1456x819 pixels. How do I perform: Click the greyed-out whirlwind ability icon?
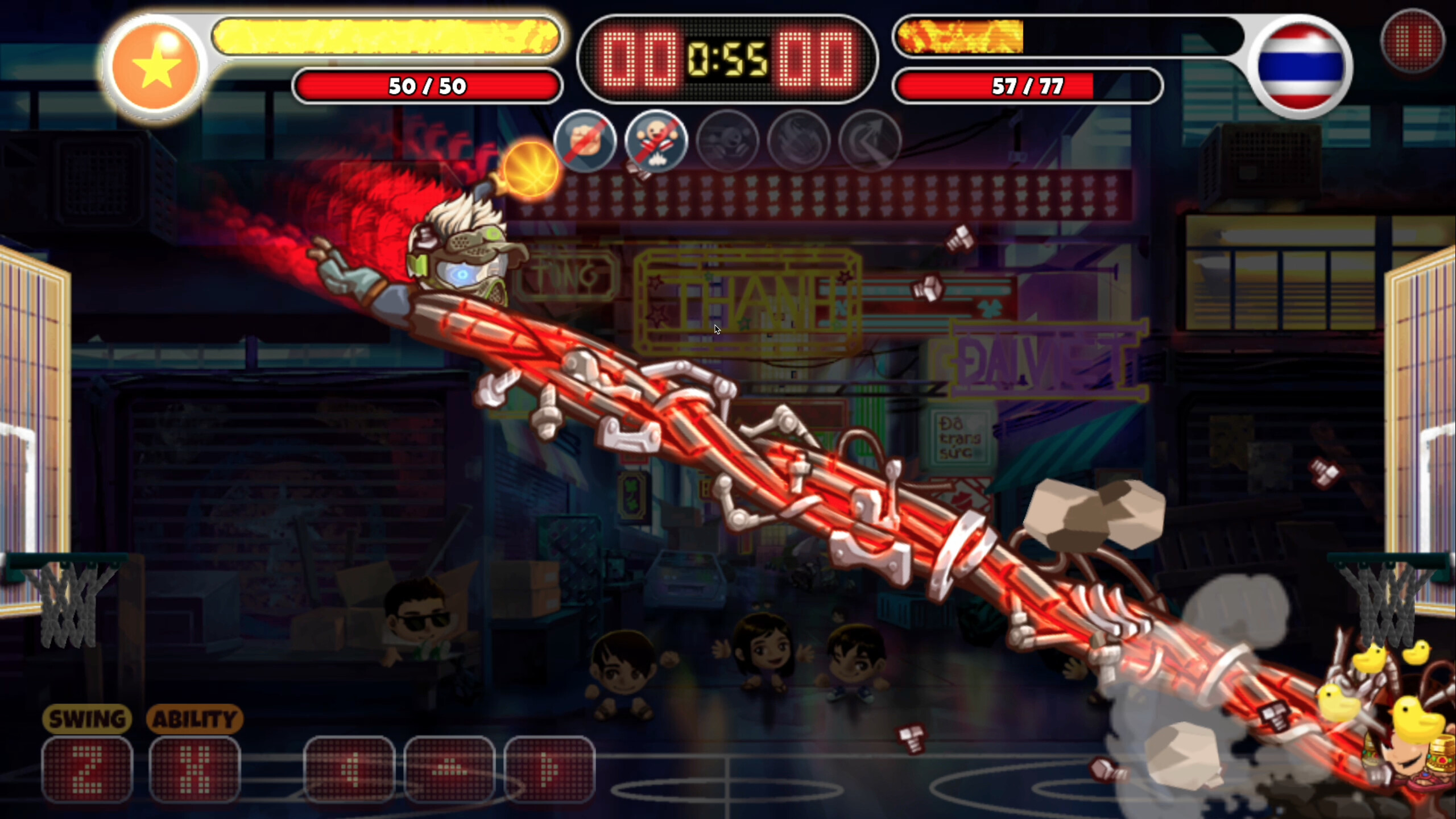tap(800, 143)
